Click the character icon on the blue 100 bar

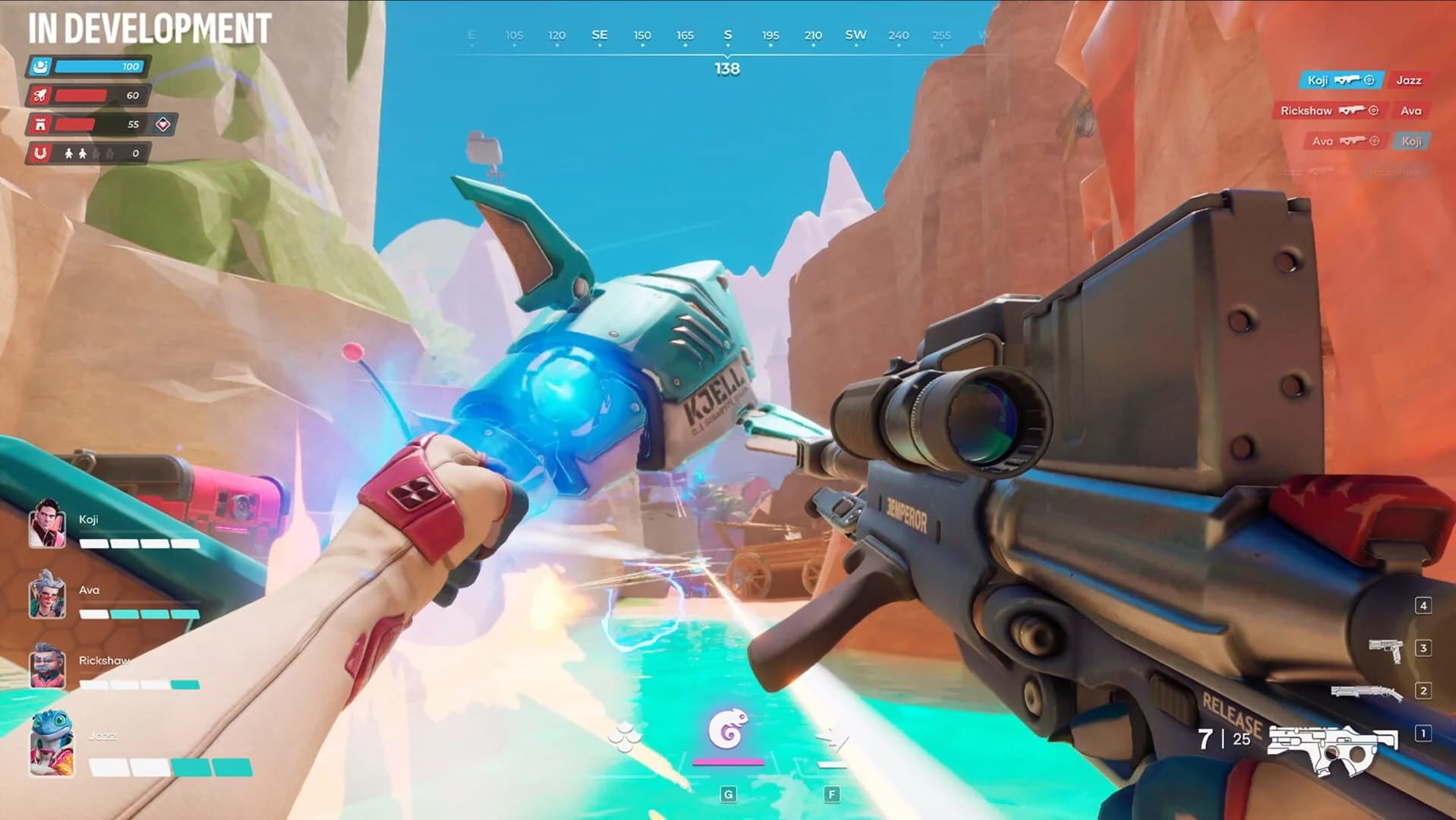[x=42, y=67]
